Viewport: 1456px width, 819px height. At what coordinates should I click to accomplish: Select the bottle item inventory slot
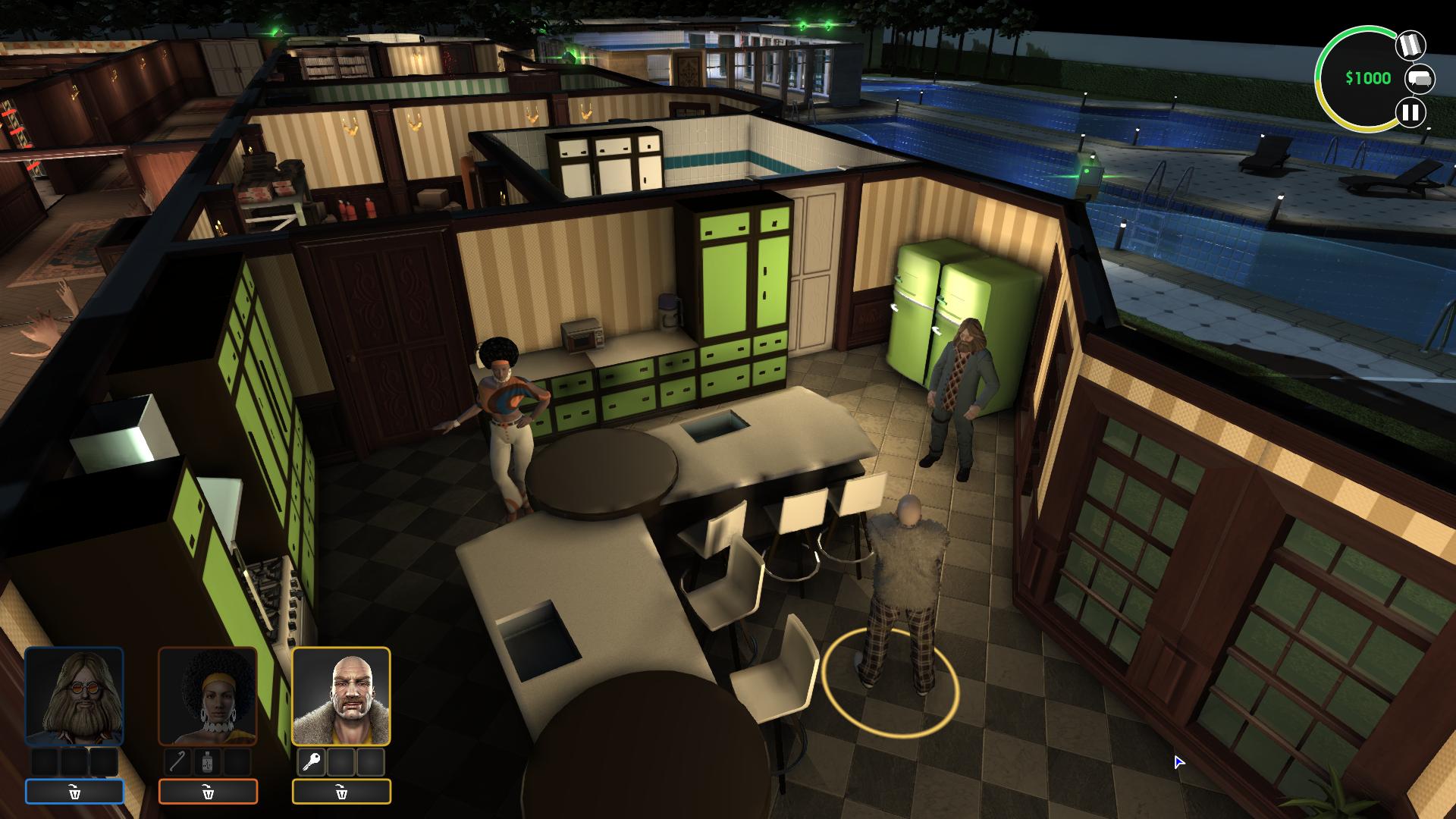pos(207,761)
